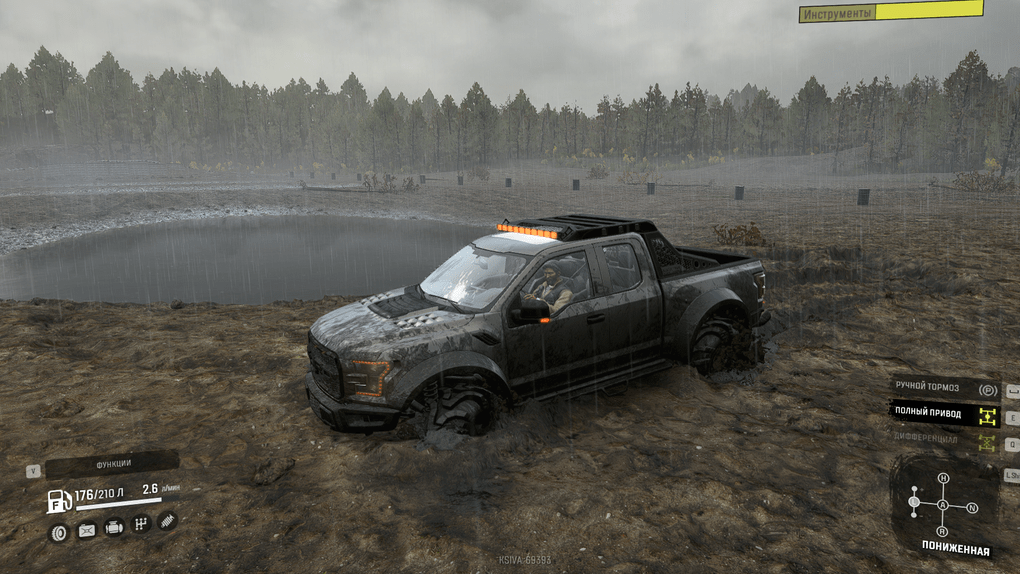Shift into R reverse gear
The image size is (1020, 574).
click(943, 531)
